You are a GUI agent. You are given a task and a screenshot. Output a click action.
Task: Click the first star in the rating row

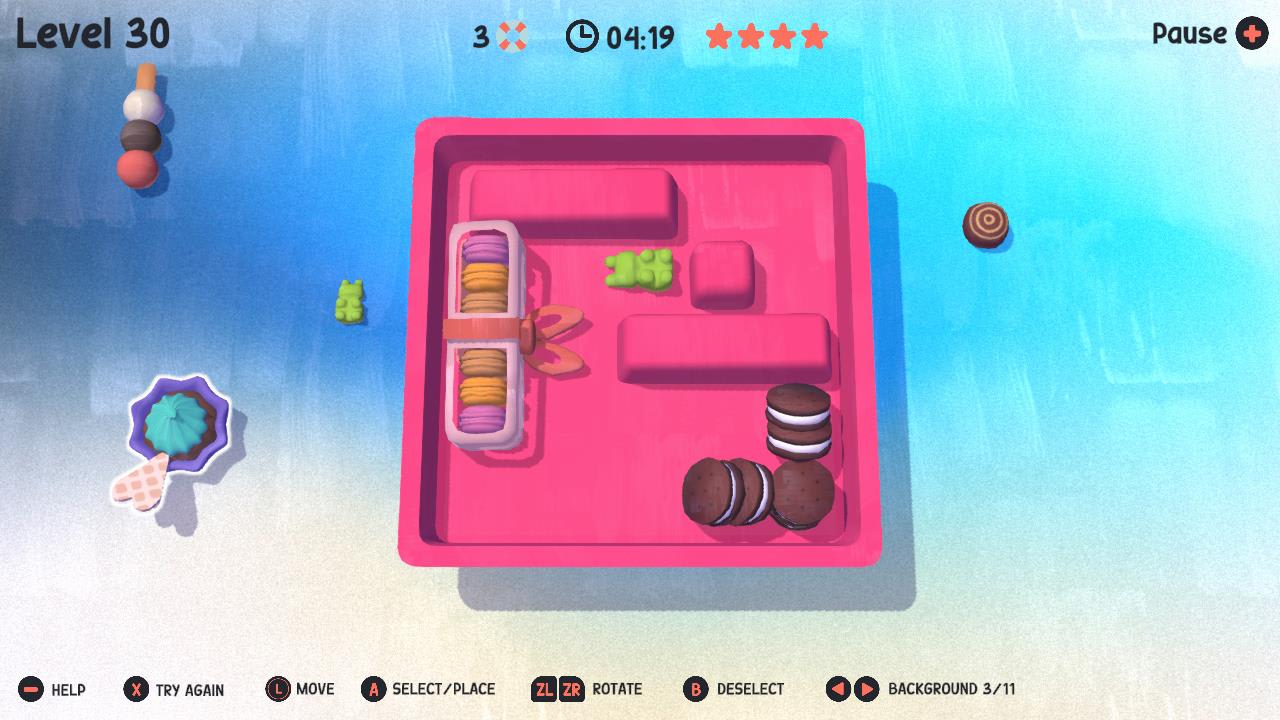[721, 35]
